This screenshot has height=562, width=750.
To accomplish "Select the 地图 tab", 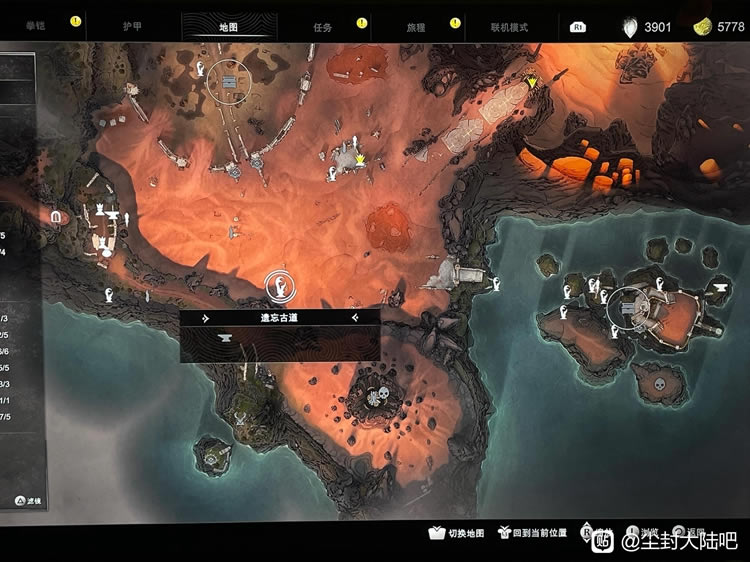I will click(x=226, y=27).
